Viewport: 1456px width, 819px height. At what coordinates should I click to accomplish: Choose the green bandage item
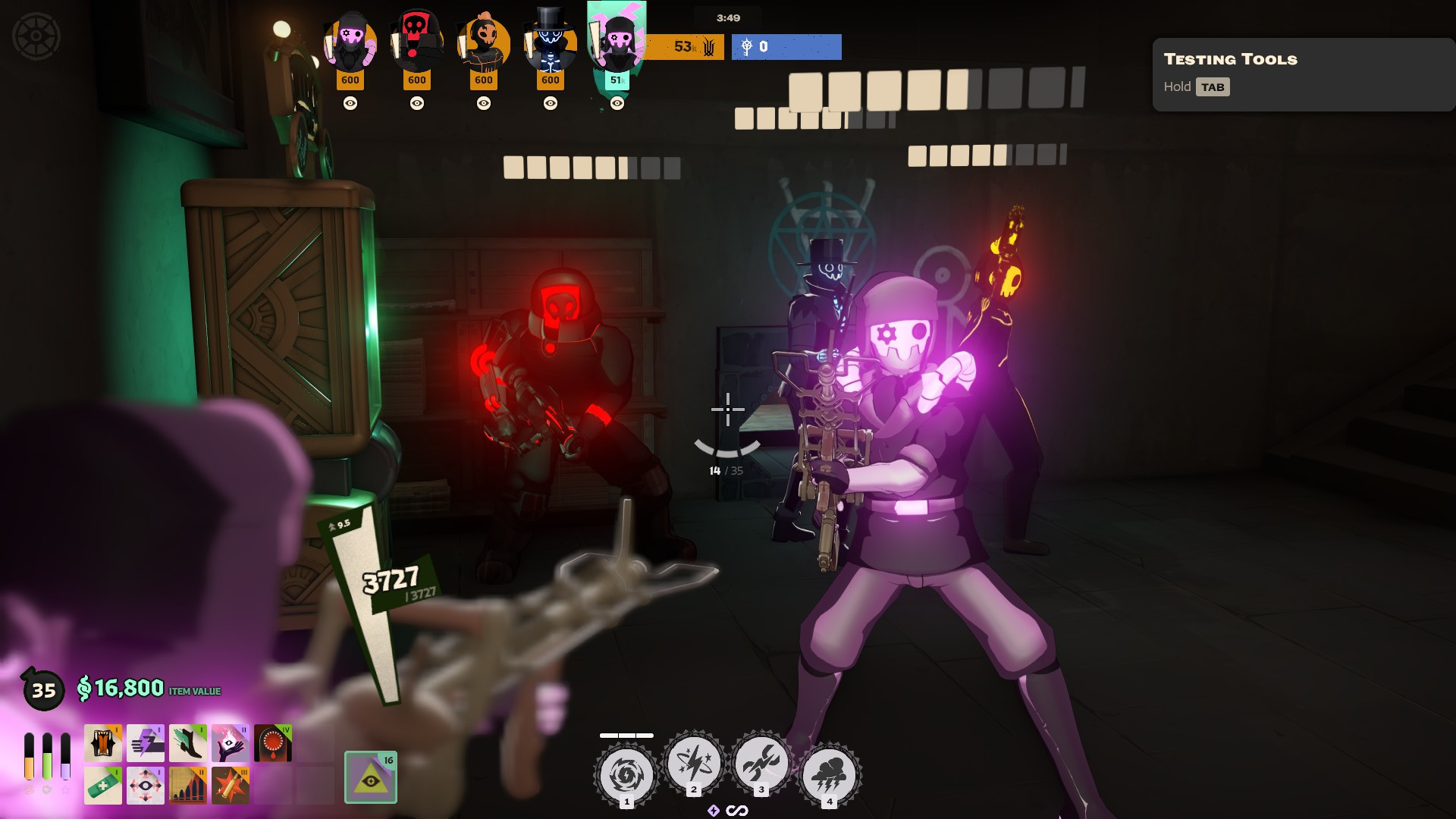click(x=103, y=785)
